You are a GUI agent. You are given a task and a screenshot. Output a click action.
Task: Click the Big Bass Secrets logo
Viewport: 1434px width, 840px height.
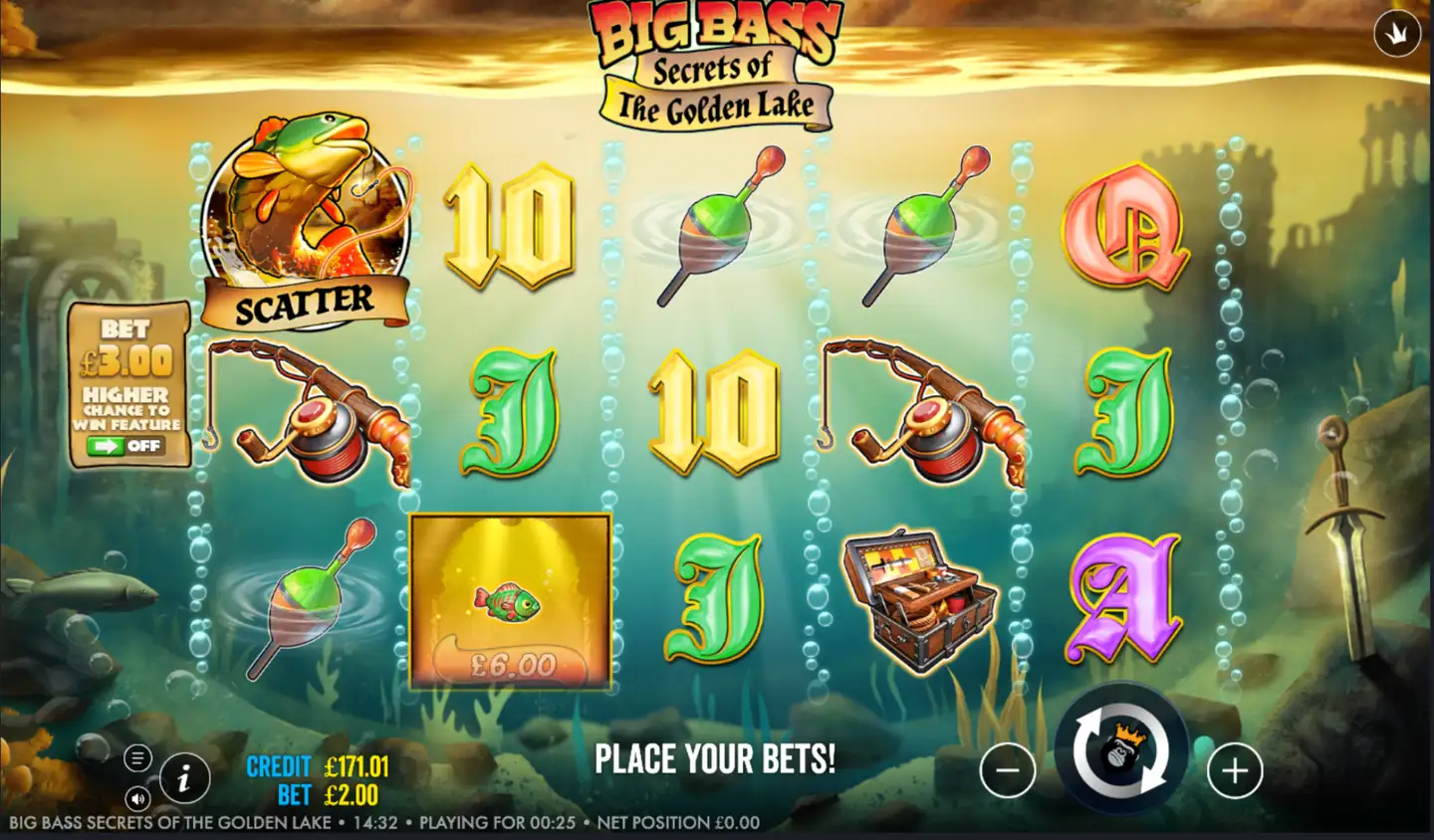click(x=715, y=60)
